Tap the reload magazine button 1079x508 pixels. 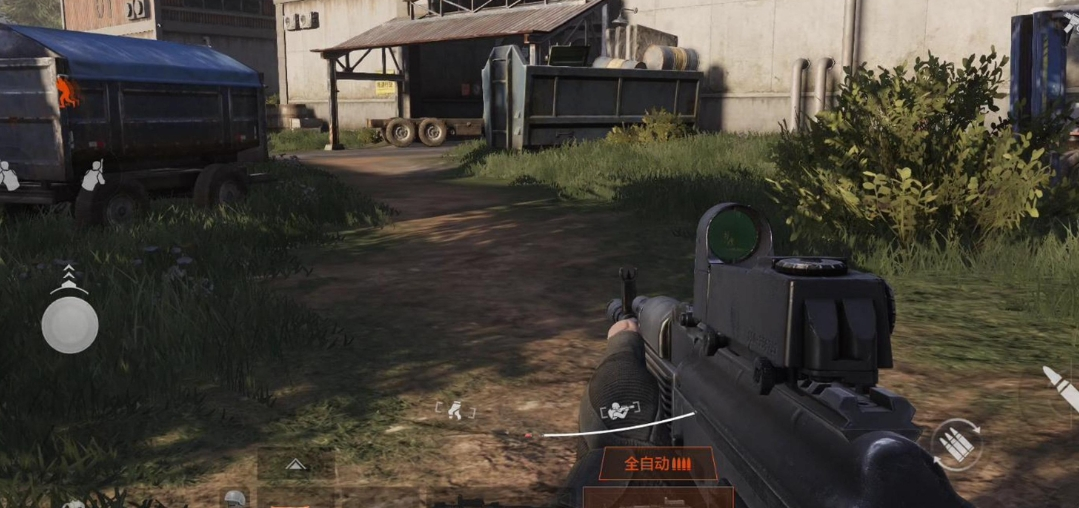956,445
